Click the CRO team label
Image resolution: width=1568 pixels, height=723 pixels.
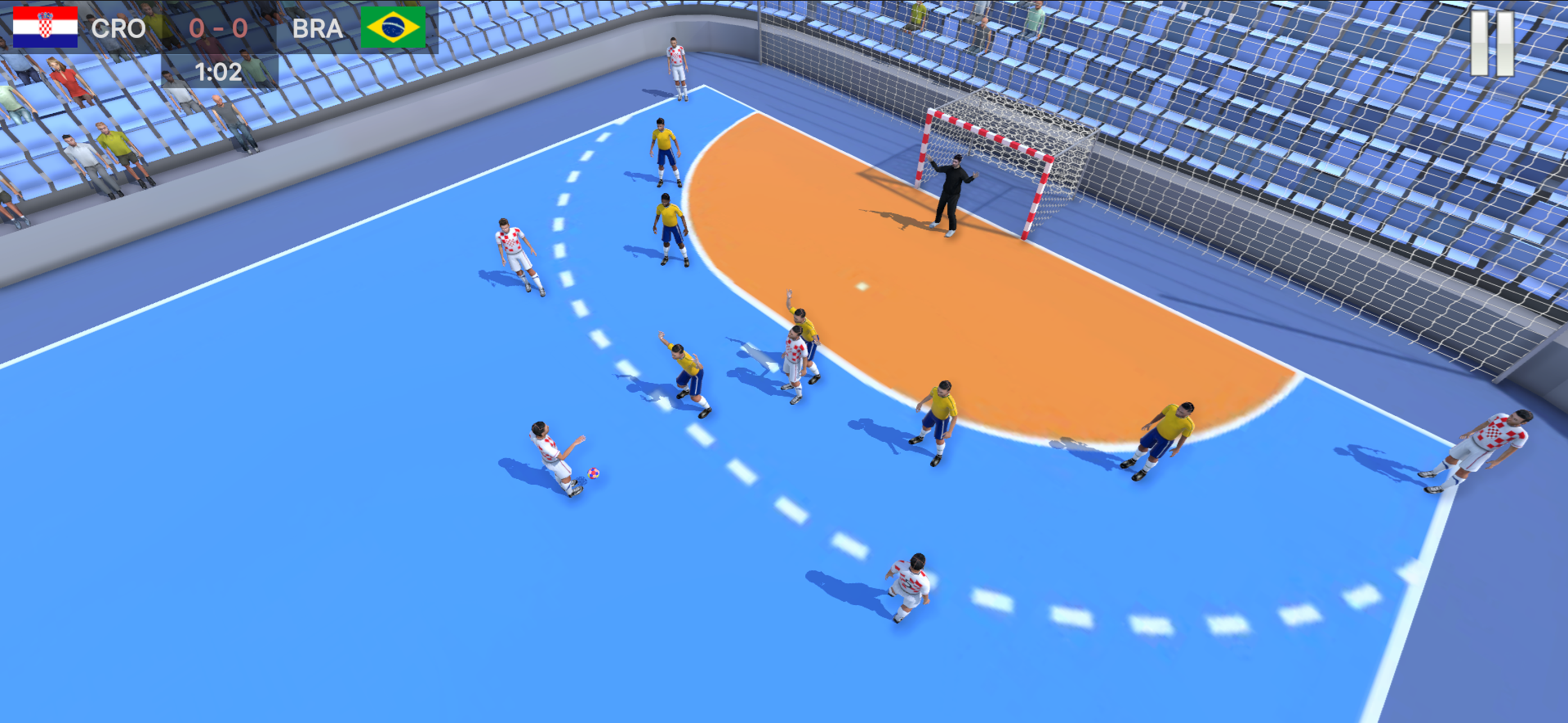[x=119, y=27]
